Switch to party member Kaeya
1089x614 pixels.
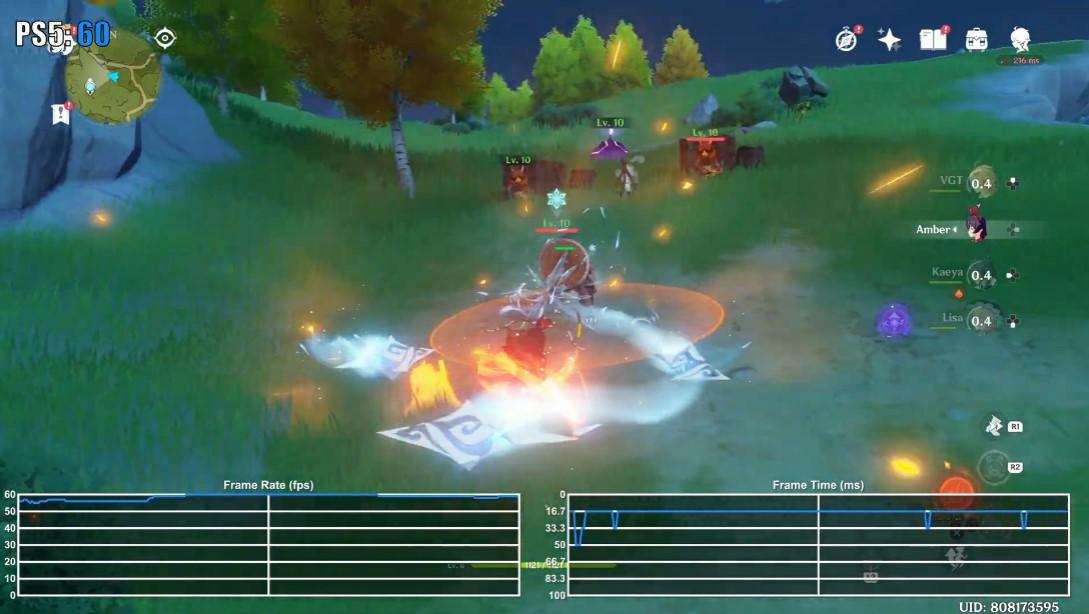click(980, 275)
